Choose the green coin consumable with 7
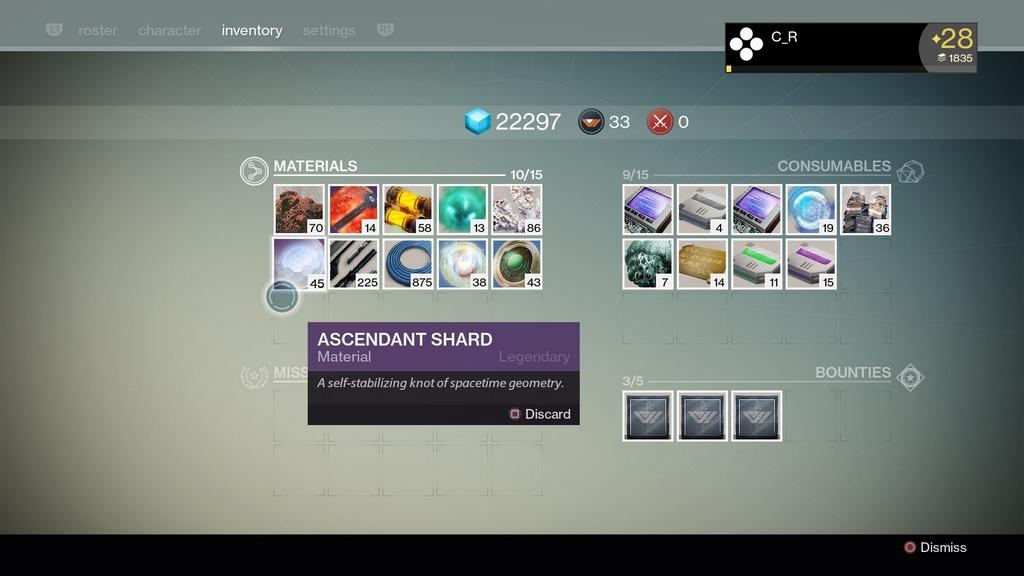Image resolution: width=1024 pixels, height=576 pixels. 648,264
